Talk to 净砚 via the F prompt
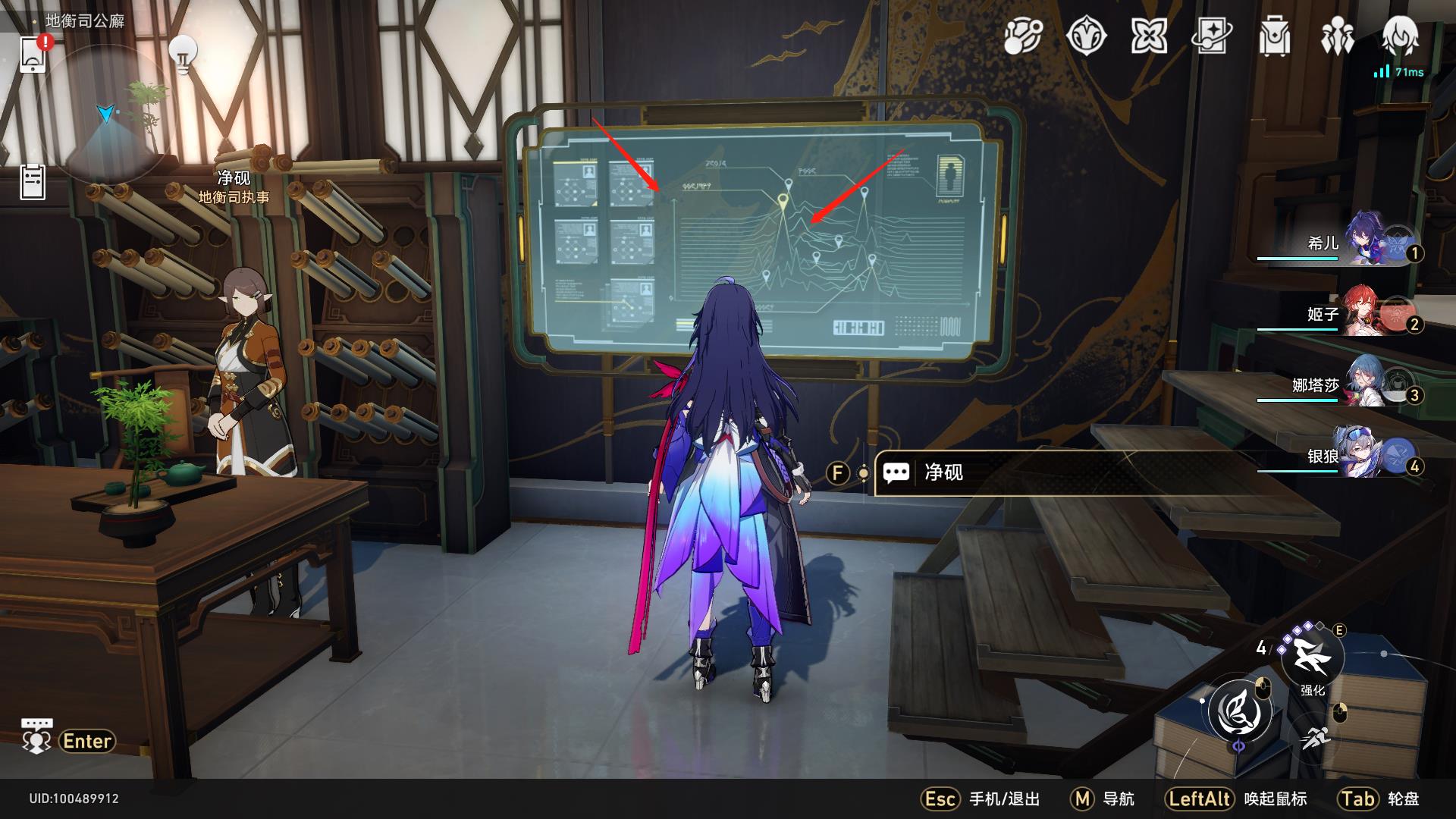Viewport: 1456px width, 819px height. tap(839, 472)
